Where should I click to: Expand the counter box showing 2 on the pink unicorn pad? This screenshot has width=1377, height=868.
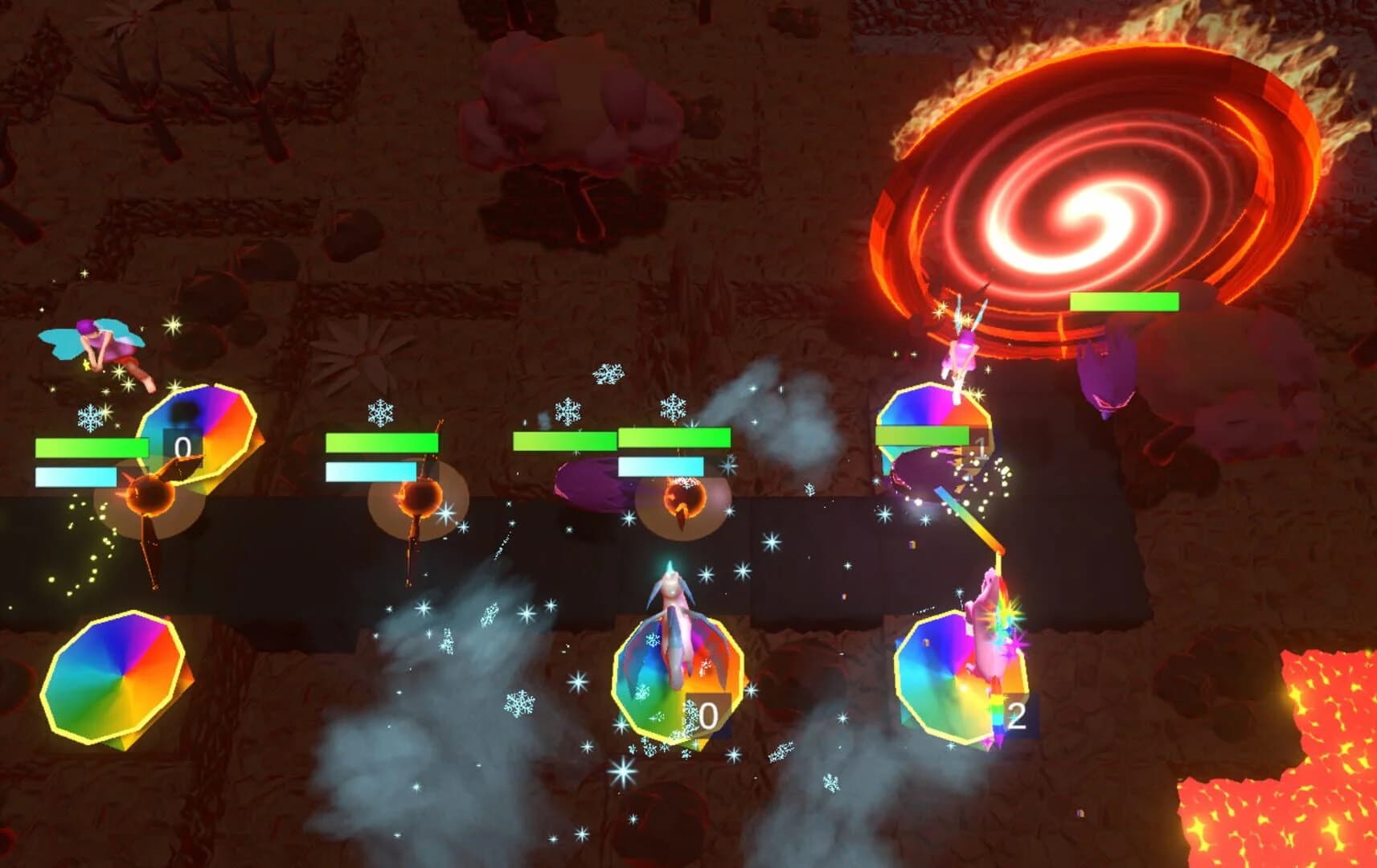pos(1017,711)
